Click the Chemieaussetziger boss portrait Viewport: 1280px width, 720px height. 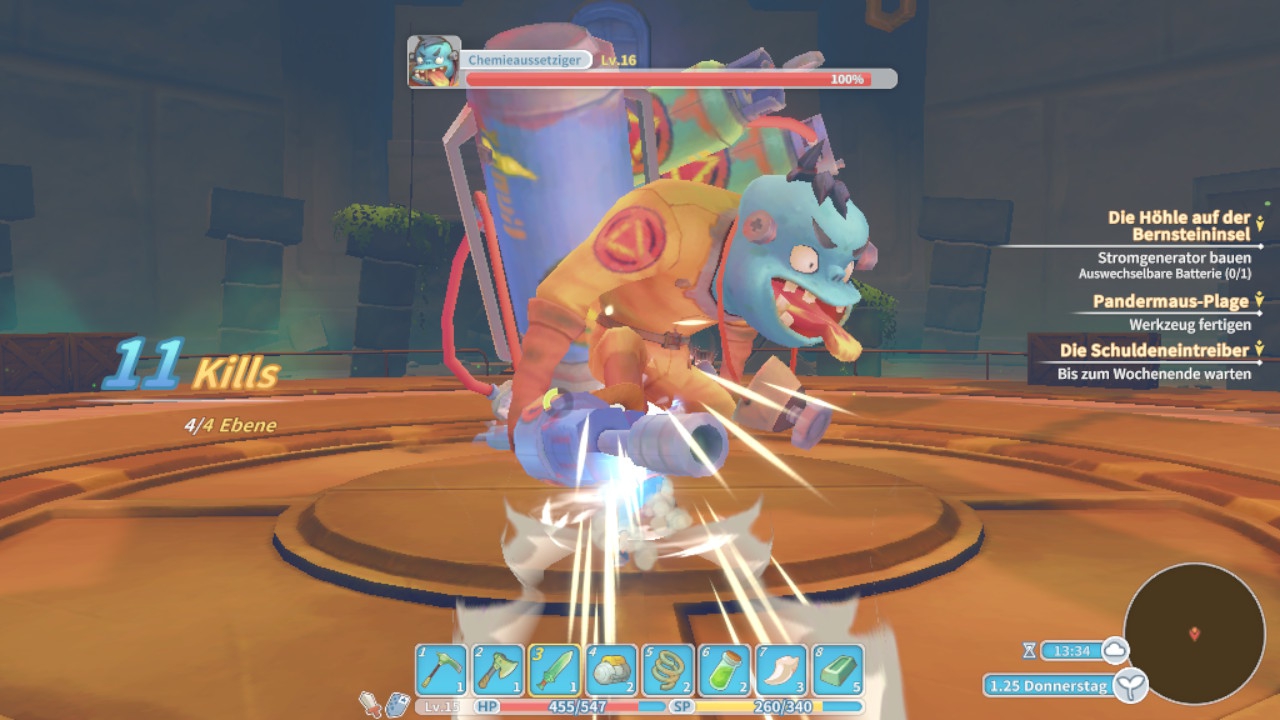pos(434,62)
